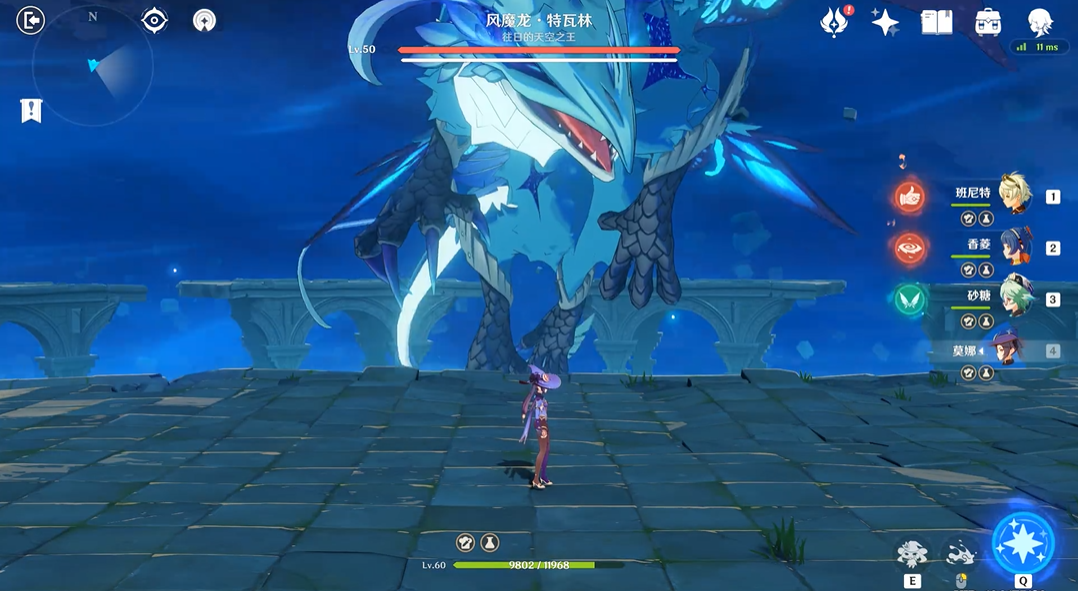Activate the eye-shaped elemental sight icon
1078x591 pixels.
click(x=154, y=20)
